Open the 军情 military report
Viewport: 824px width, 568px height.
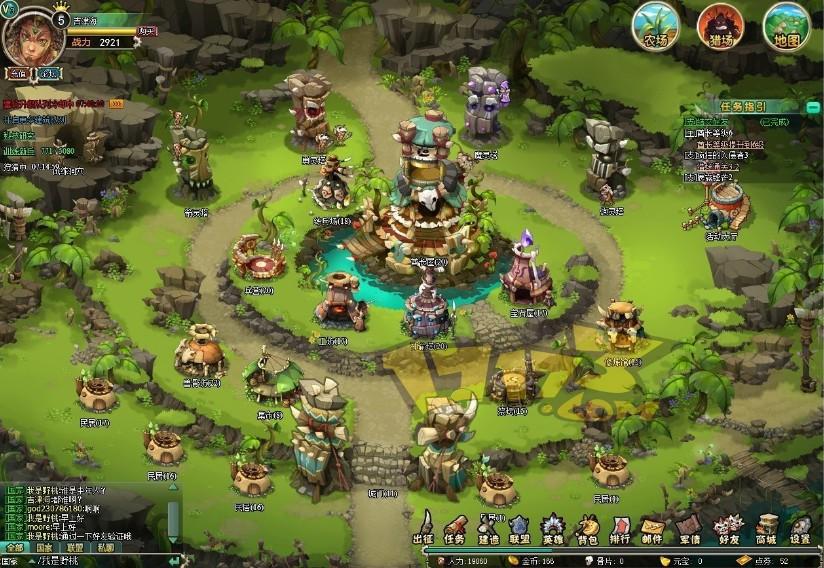point(688,528)
